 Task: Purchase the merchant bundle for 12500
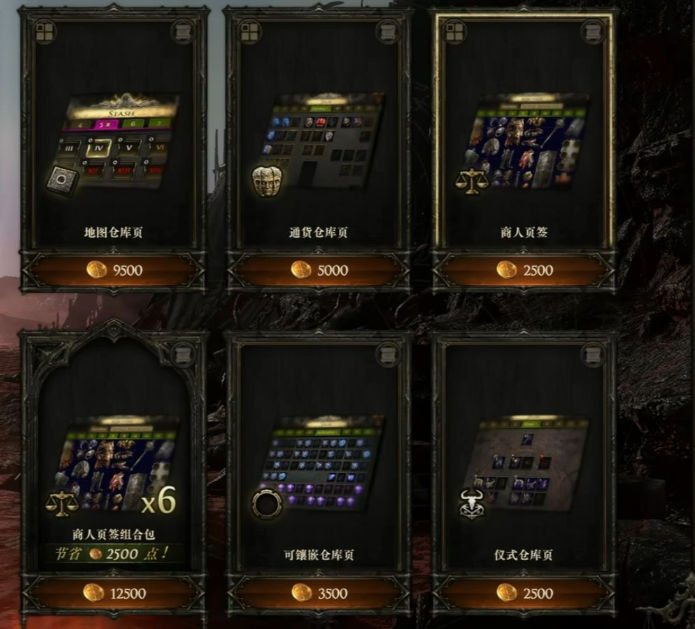click(x=112, y=593)
